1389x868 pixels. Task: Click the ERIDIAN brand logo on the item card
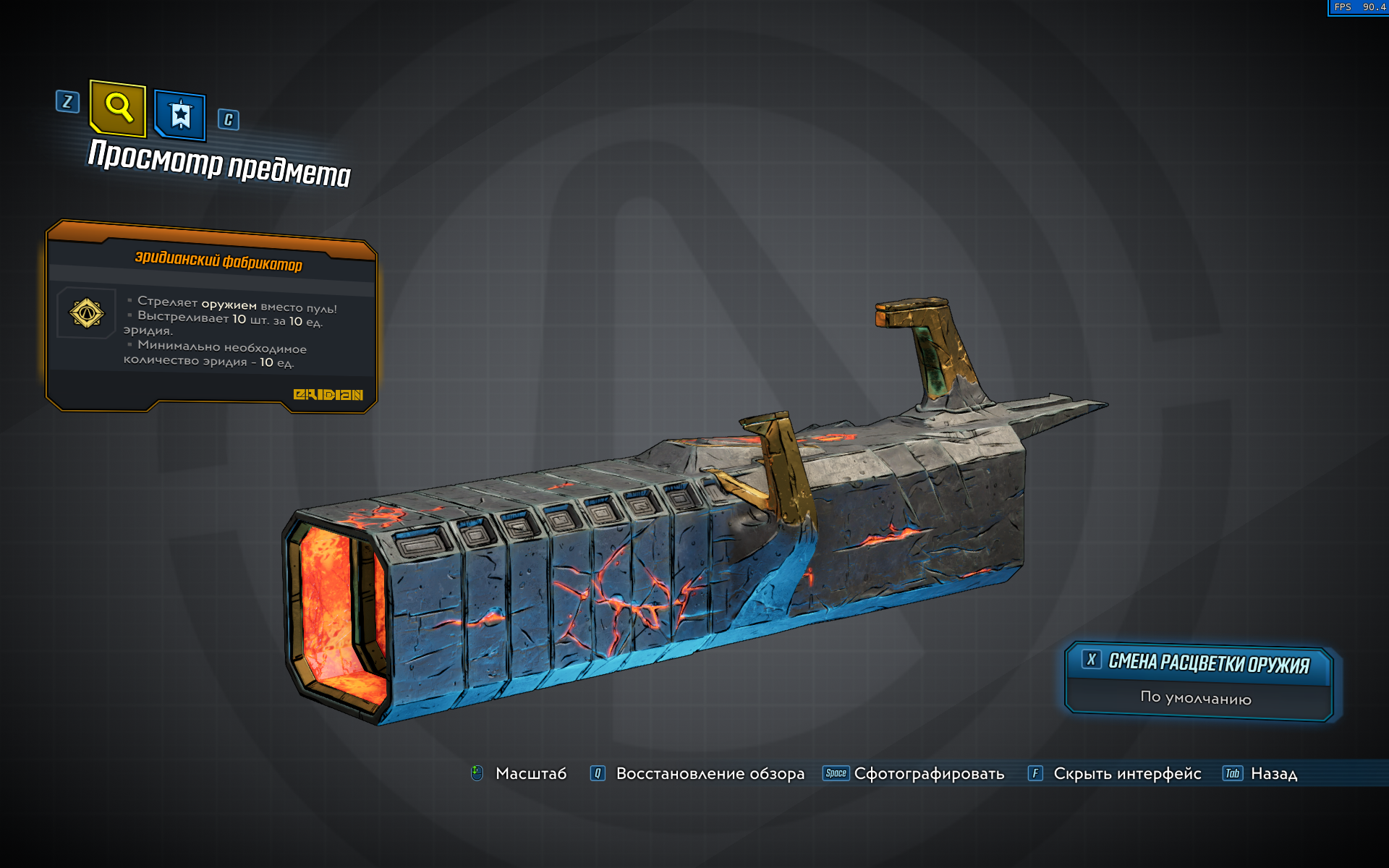329,394
